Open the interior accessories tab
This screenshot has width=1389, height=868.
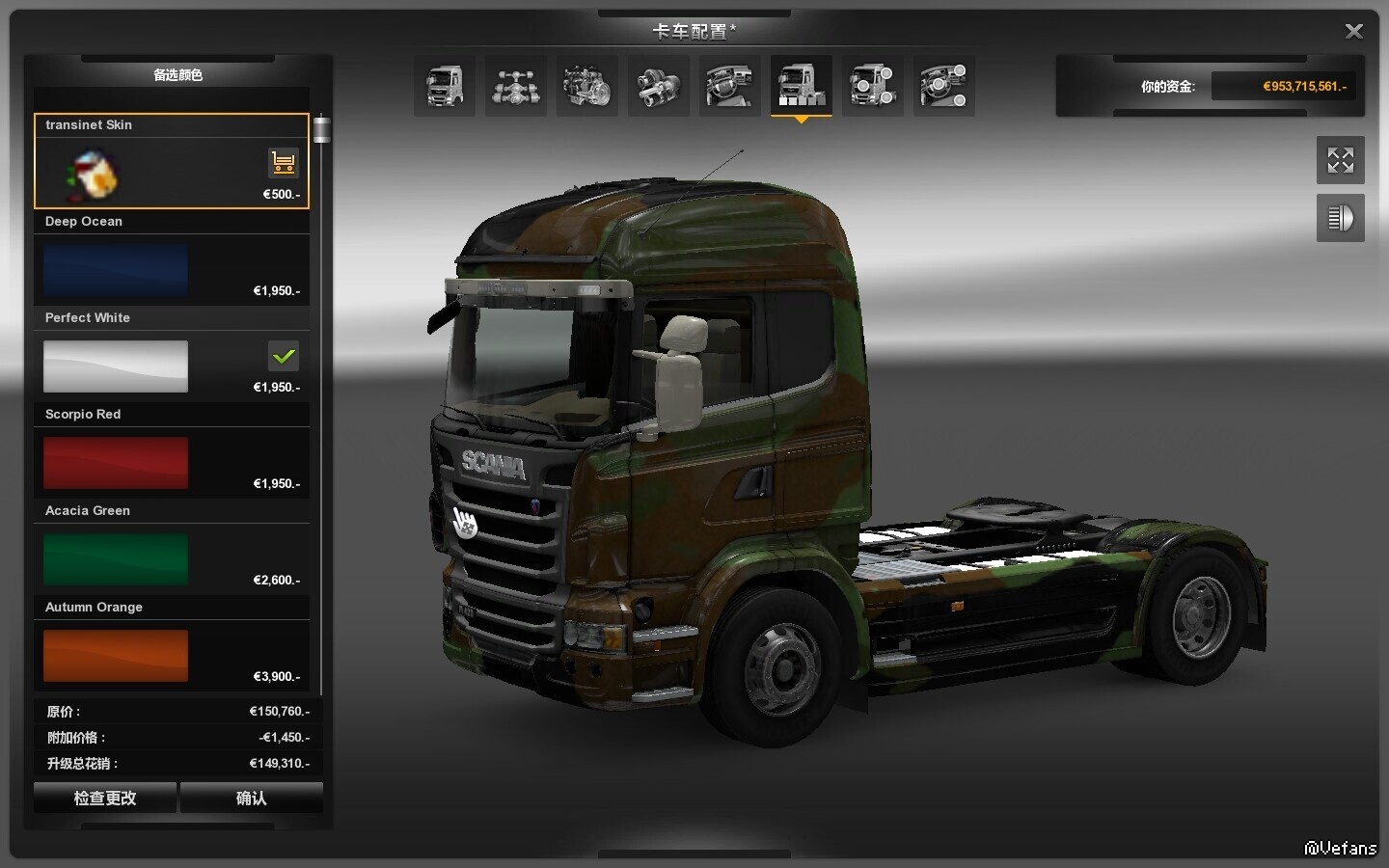[944, 86]
